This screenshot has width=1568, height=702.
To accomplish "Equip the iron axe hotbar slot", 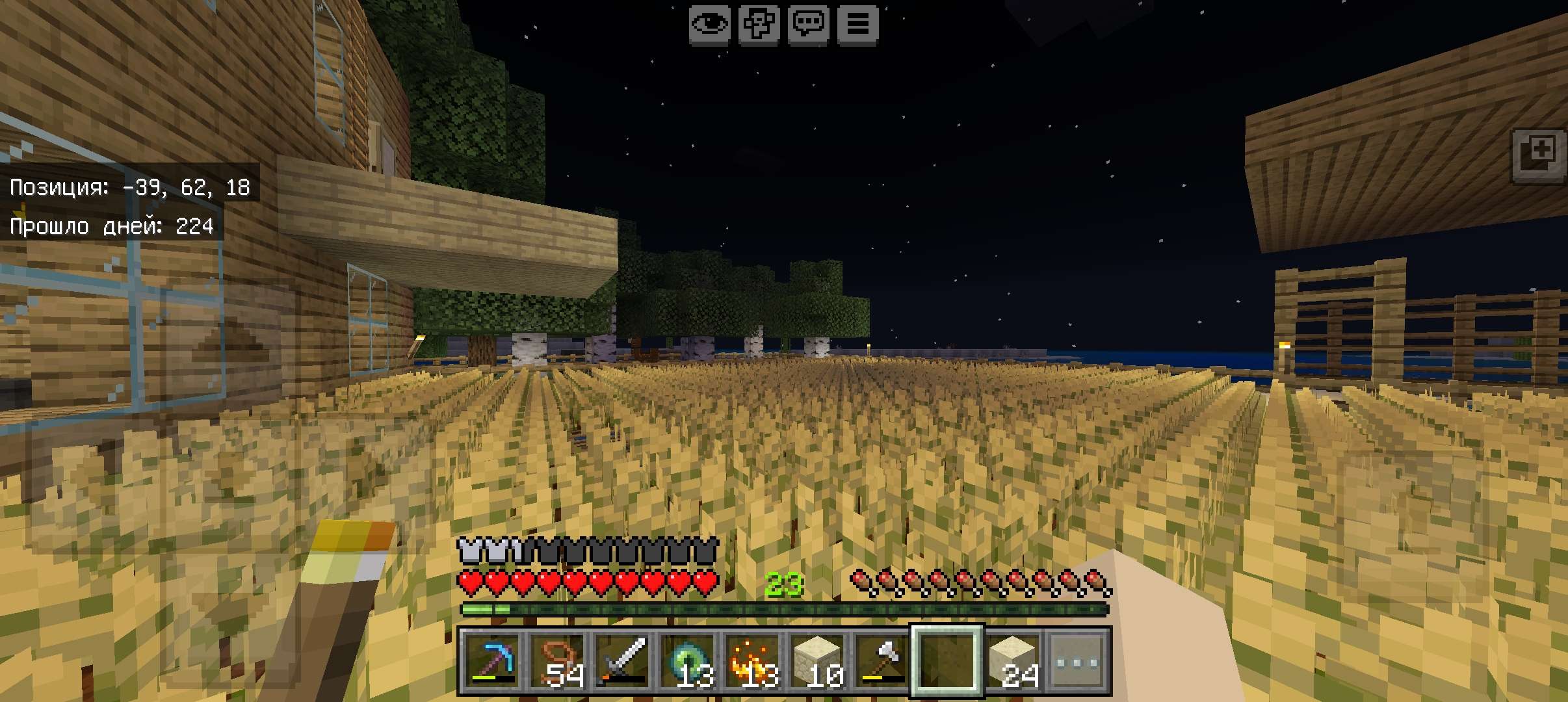I will pyautogui.click(x=882, y=660).
